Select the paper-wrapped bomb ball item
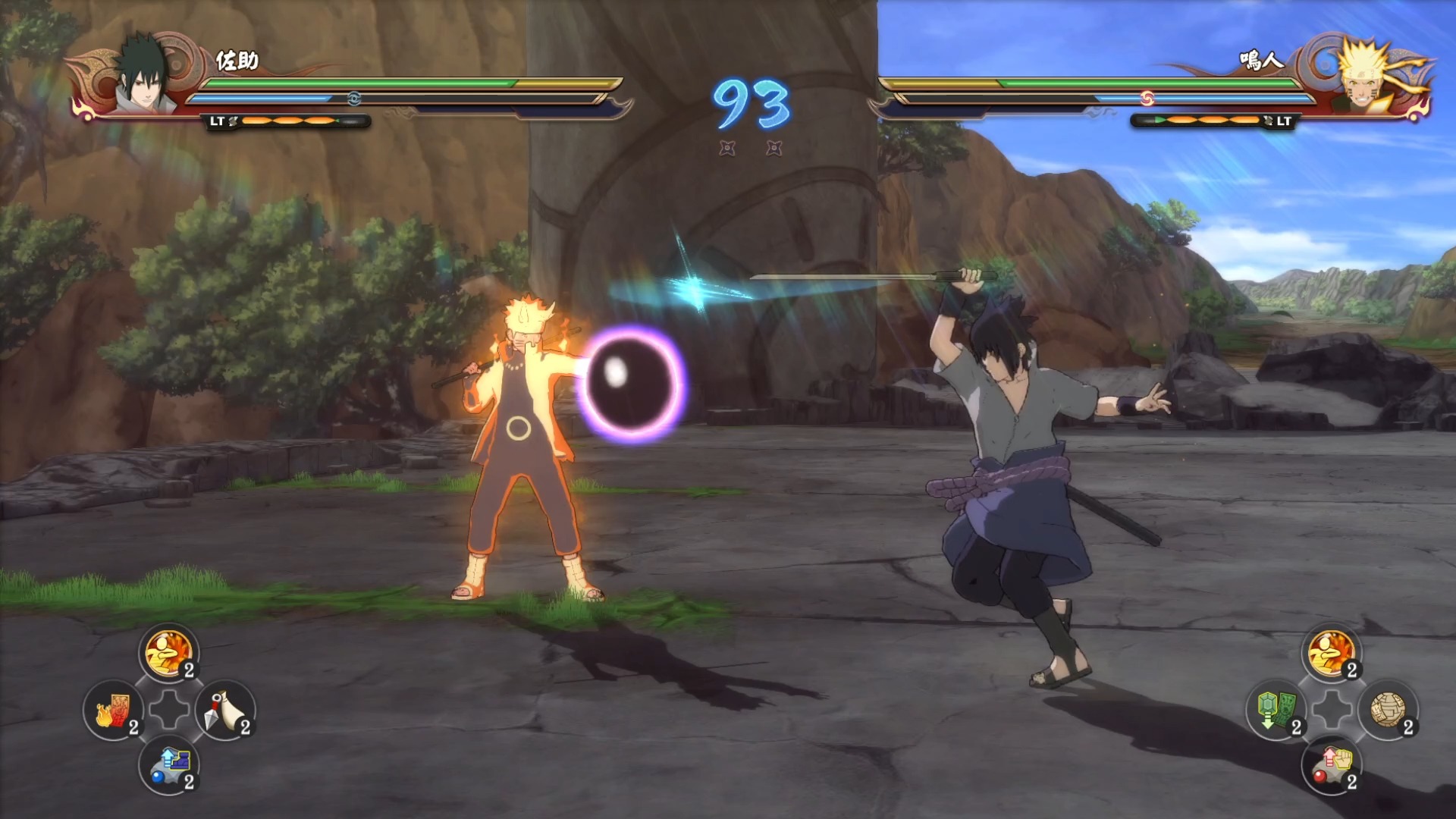Image resolution: width=1456 pixels, height=819 pixels. click(x=1388, y=711)
